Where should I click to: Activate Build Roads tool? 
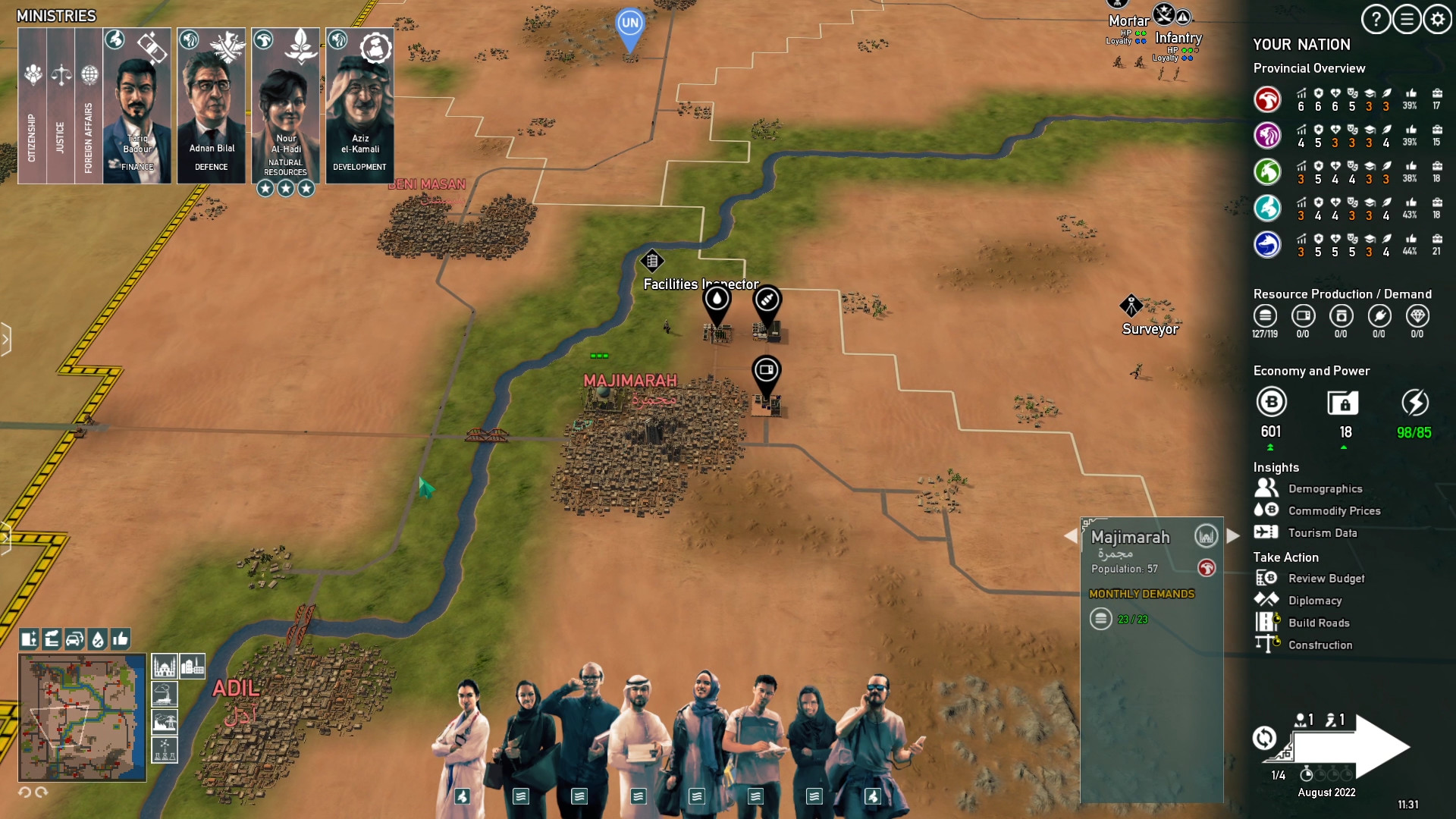[1318, 623]
